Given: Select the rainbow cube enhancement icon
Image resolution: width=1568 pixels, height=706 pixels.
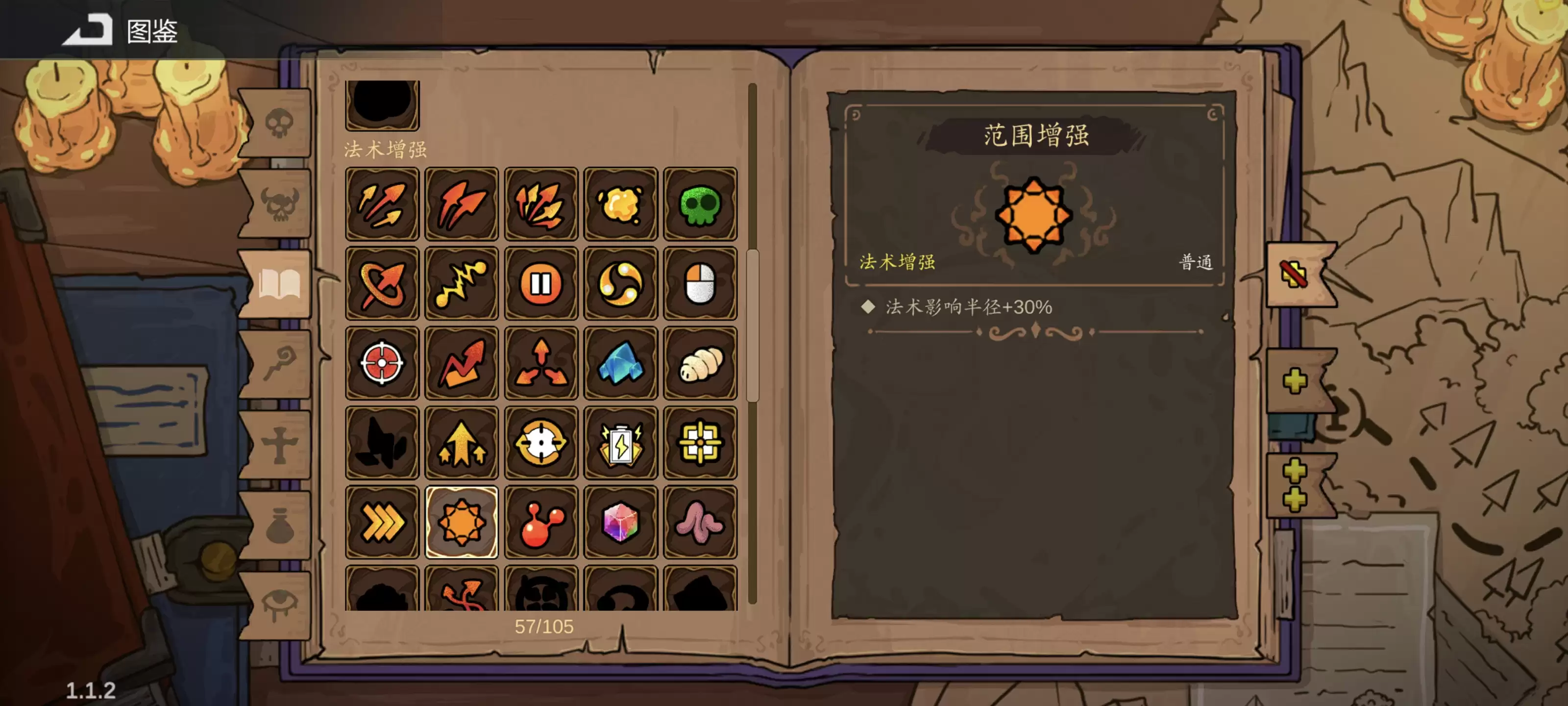Looking at the screenshot, I should (621, 522).
